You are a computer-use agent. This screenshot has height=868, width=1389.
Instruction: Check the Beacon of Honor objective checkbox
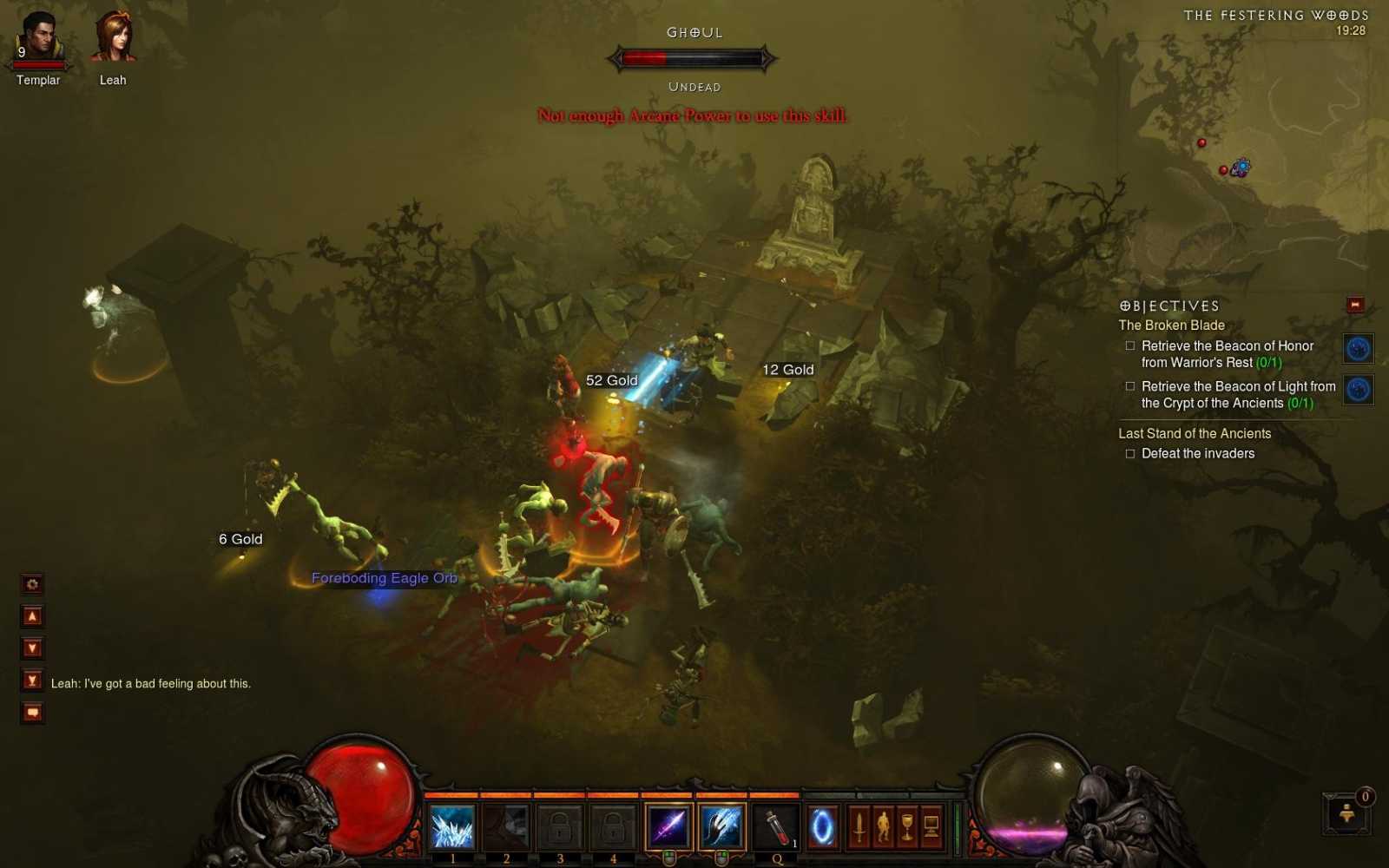click(1129, 345)
